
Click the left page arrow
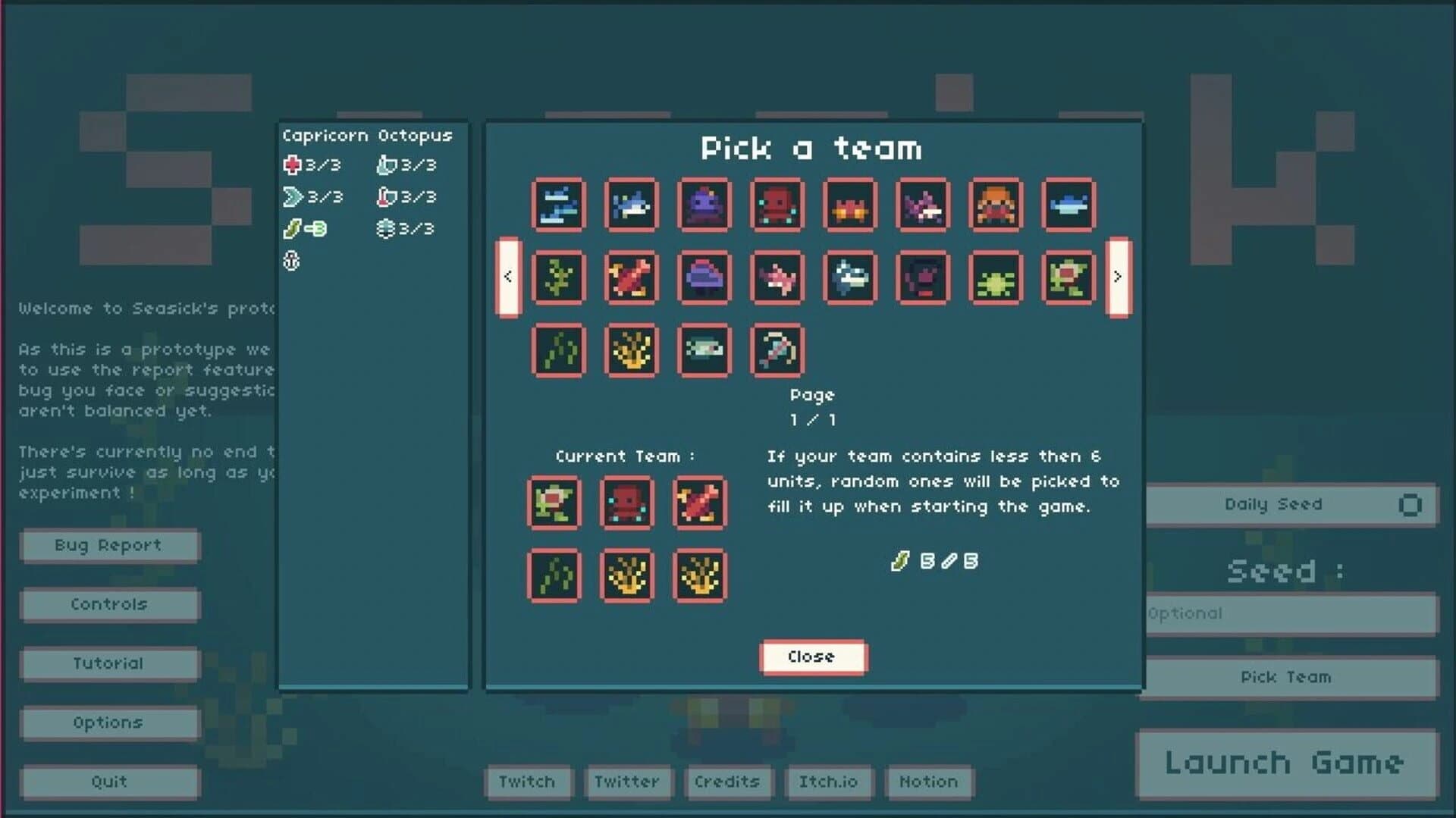coord(507,276)
